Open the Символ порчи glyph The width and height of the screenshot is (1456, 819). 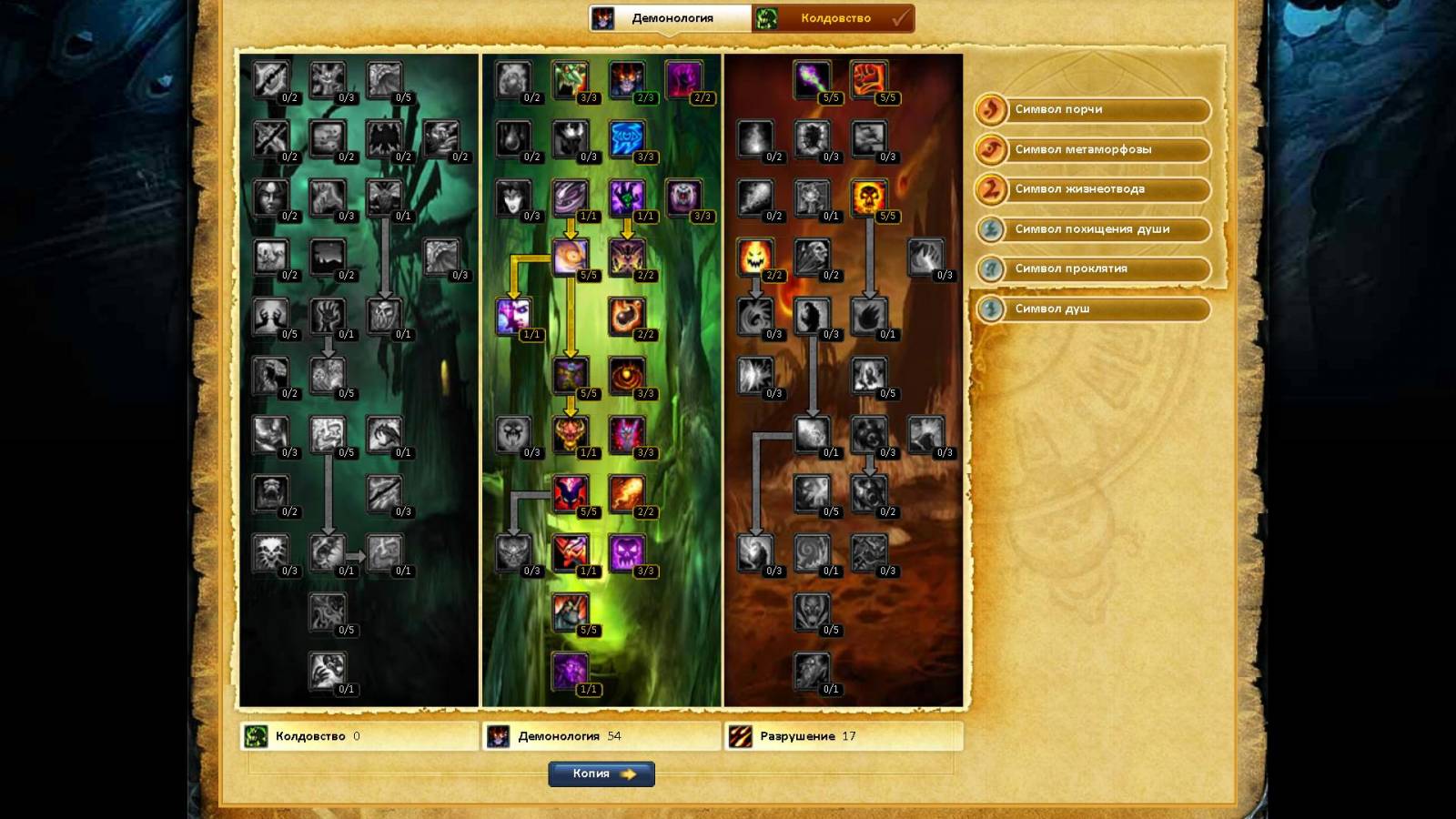pyautogui.click(x=1093, y=110)
